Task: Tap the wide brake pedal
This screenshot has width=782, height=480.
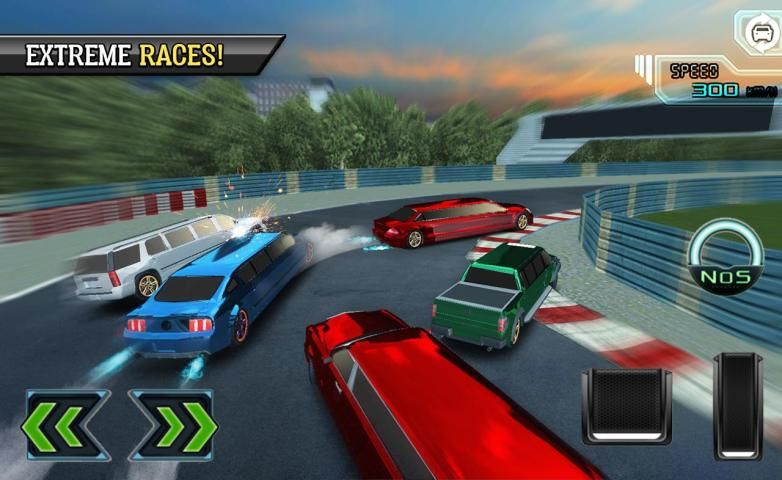Action: (x=626, y=407)
